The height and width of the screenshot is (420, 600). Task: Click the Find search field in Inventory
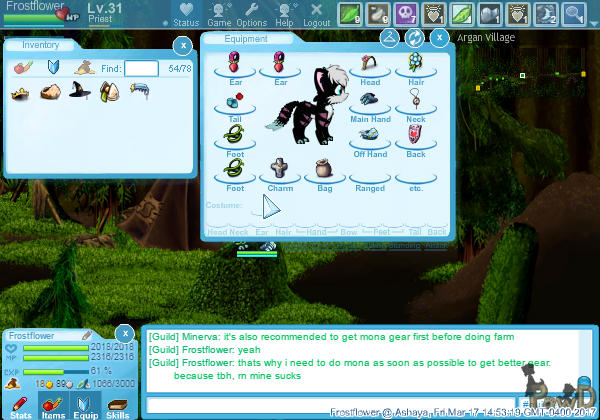point(141,68)
